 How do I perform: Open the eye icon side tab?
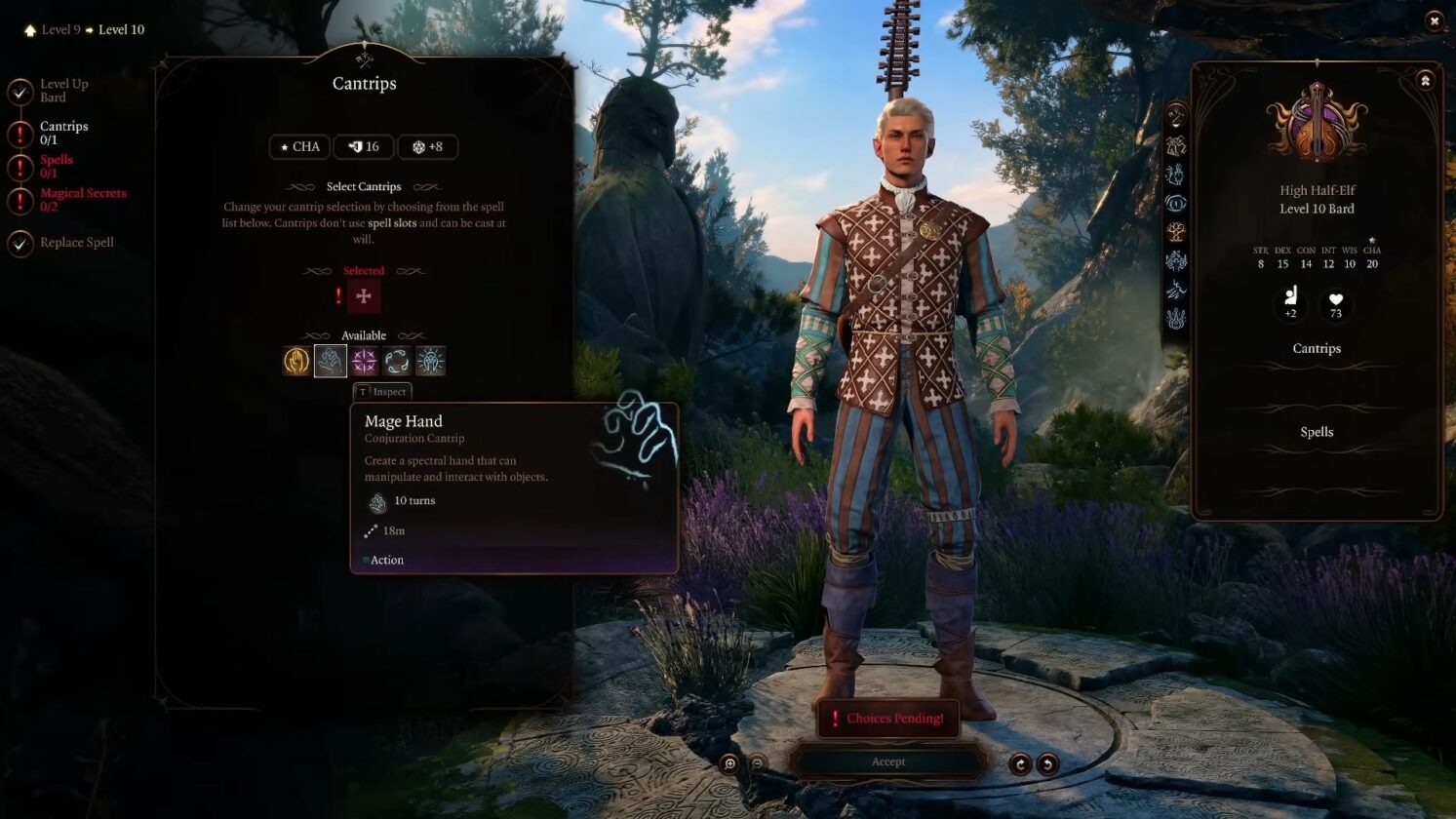1176,203
